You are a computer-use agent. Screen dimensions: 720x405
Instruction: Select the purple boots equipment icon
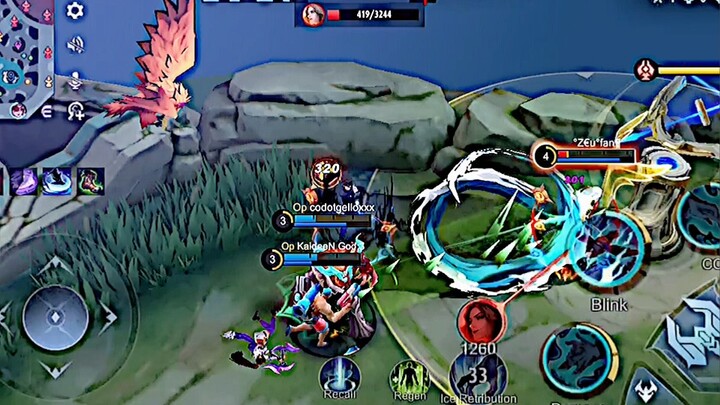click(x=24, y=181)
